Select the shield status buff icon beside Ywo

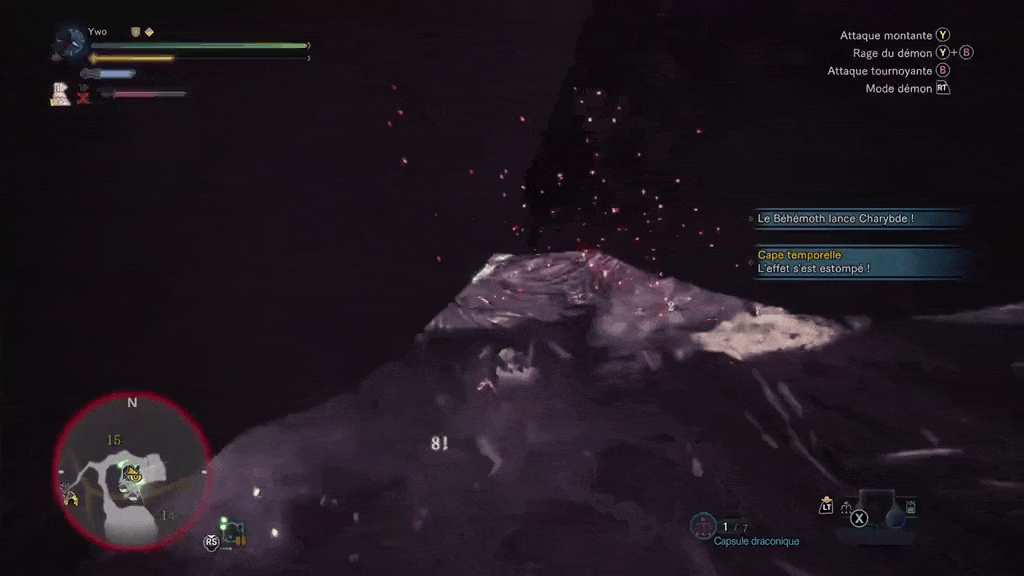135,32
